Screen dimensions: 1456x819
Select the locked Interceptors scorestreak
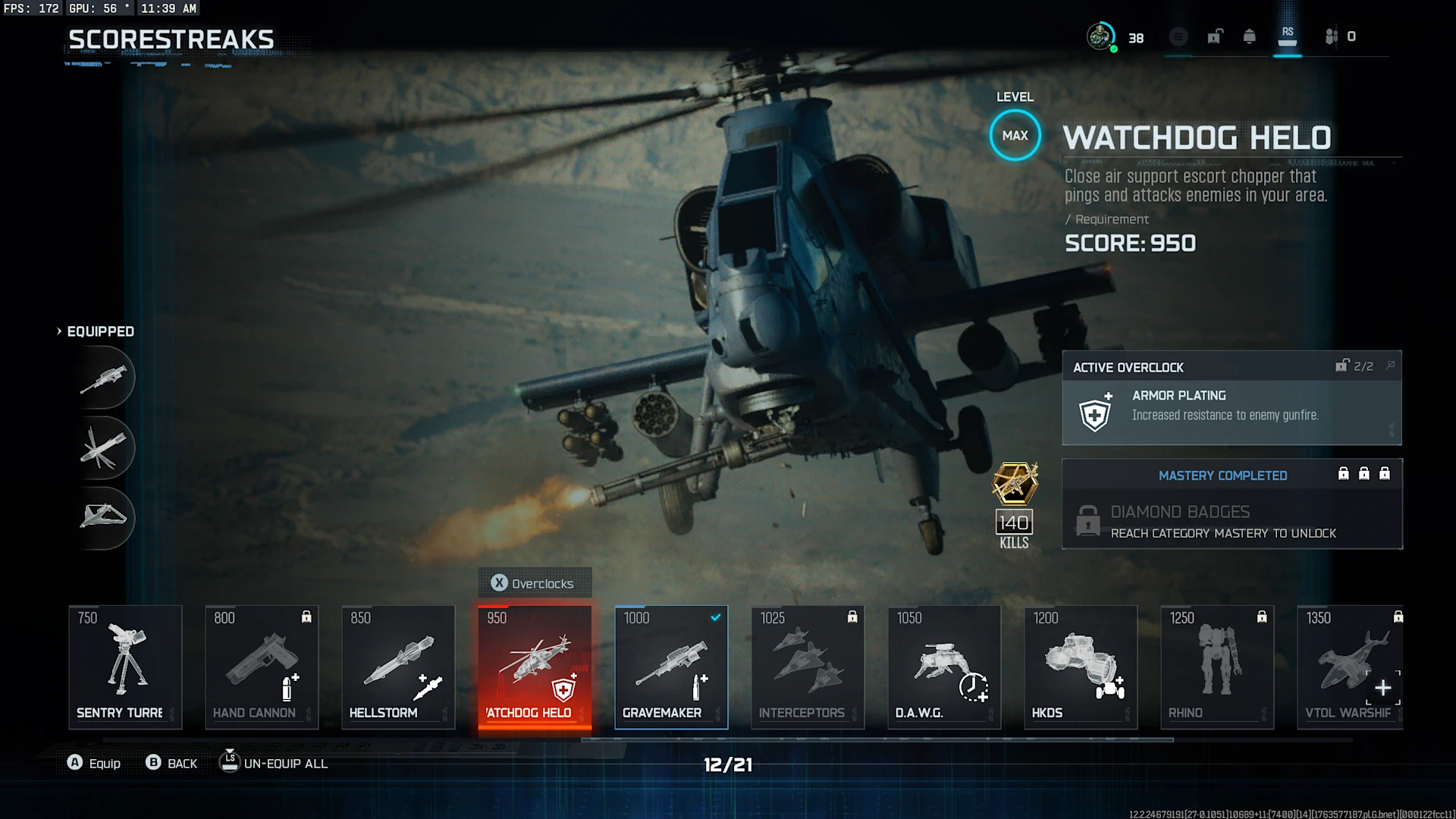pos(808,666)
